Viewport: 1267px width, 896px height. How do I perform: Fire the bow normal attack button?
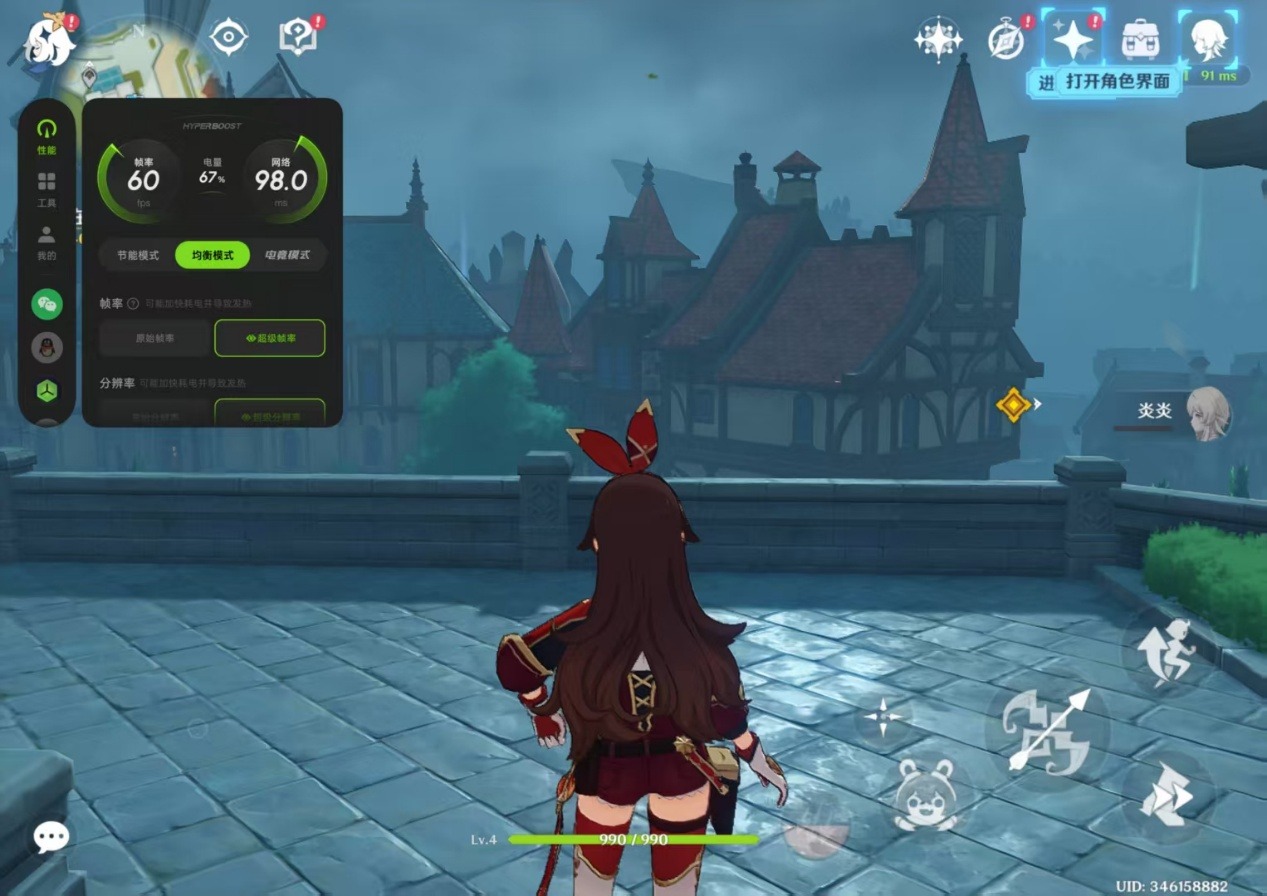point(1047,732)
